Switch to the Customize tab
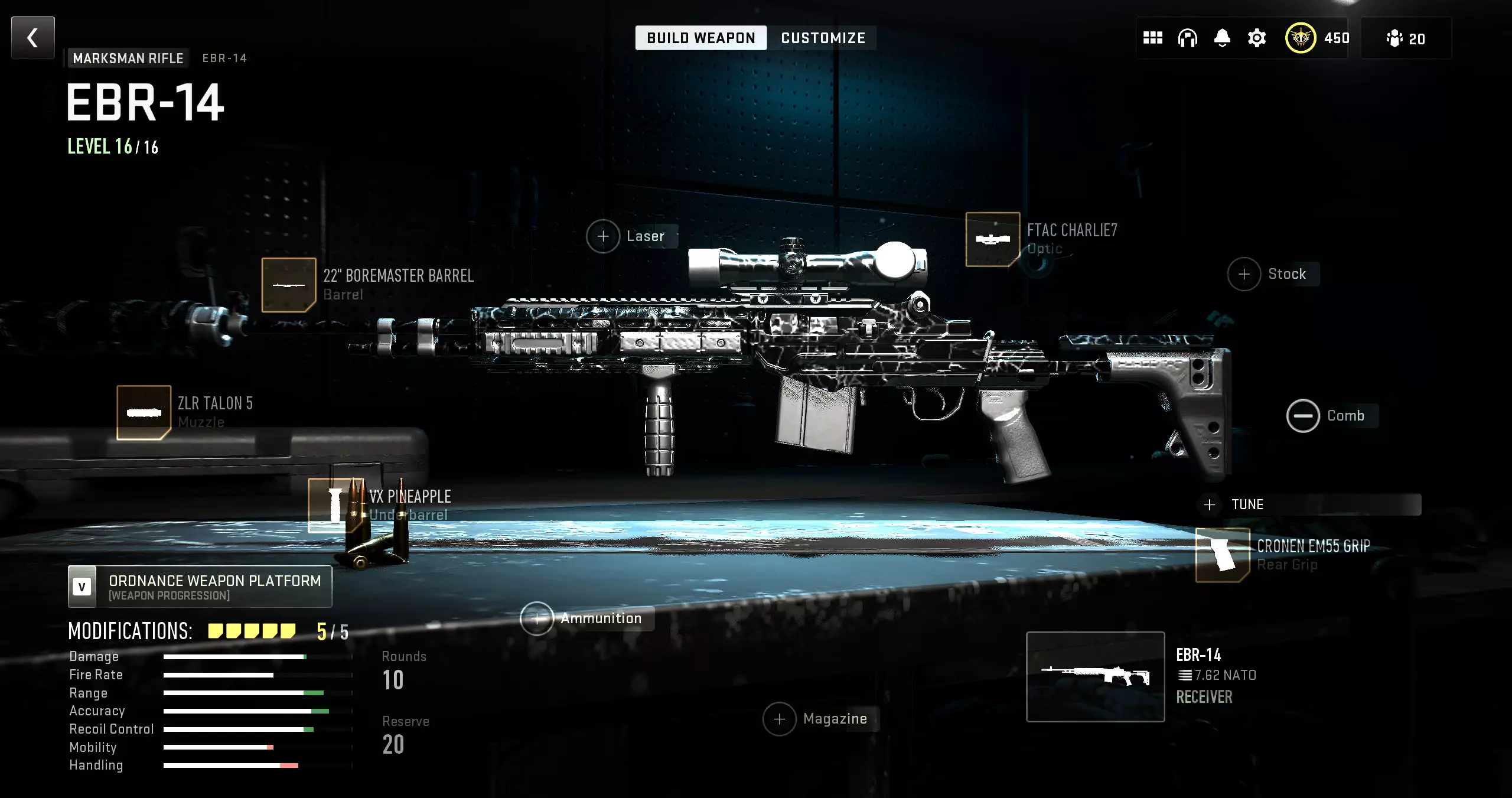This screenshot has width=1512, height=798. pyautogui.click(x=823, y=38)
